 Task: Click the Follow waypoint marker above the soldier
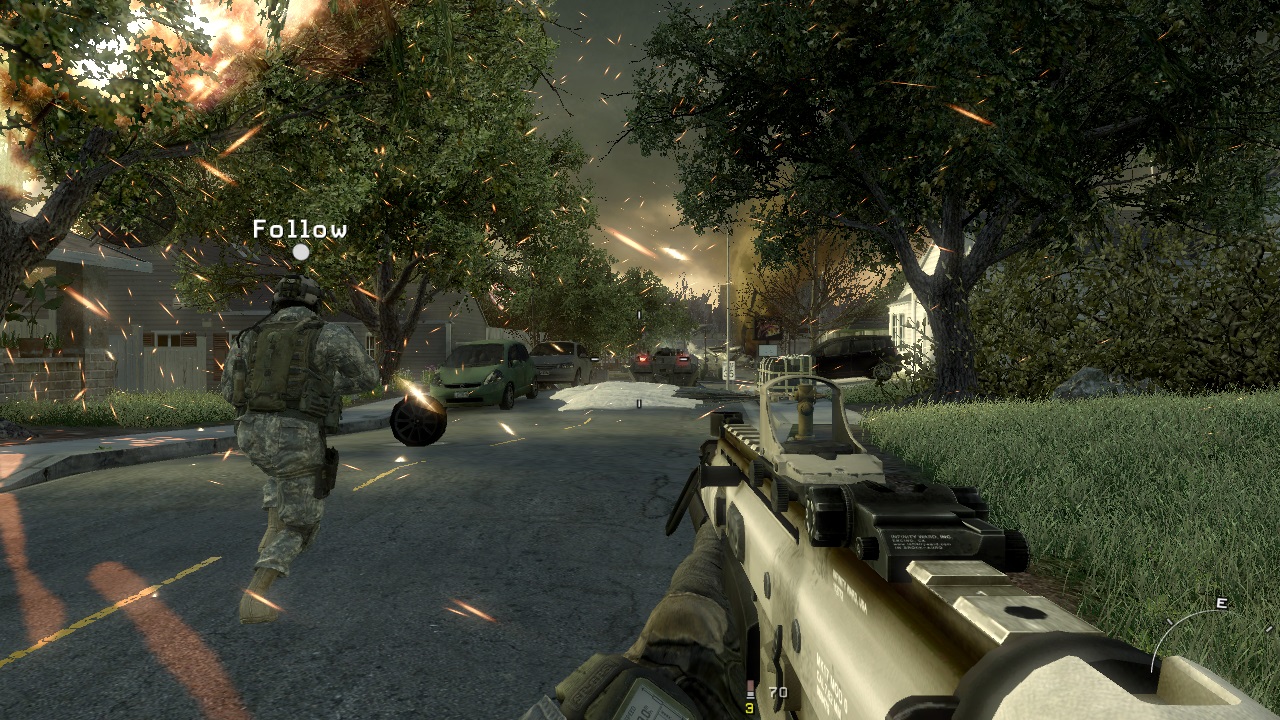[x=299, y=231]
